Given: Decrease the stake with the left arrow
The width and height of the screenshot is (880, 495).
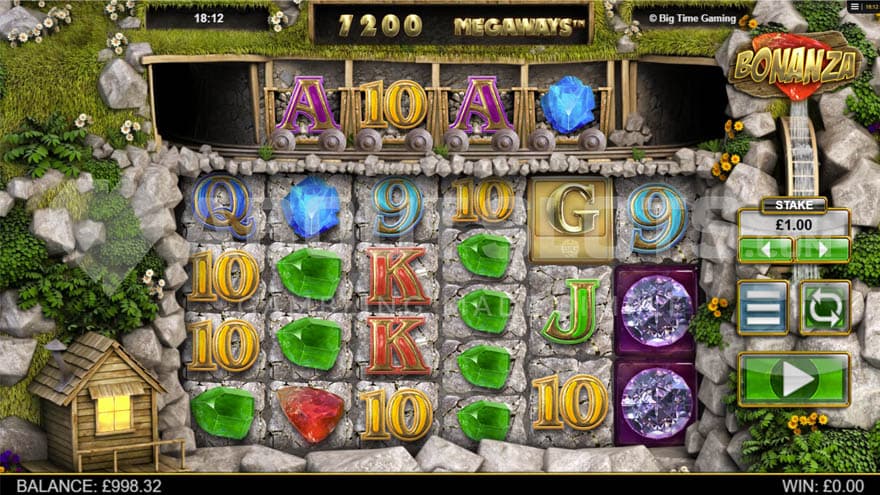Looking at the screenshot, I should tap(765, 249).
